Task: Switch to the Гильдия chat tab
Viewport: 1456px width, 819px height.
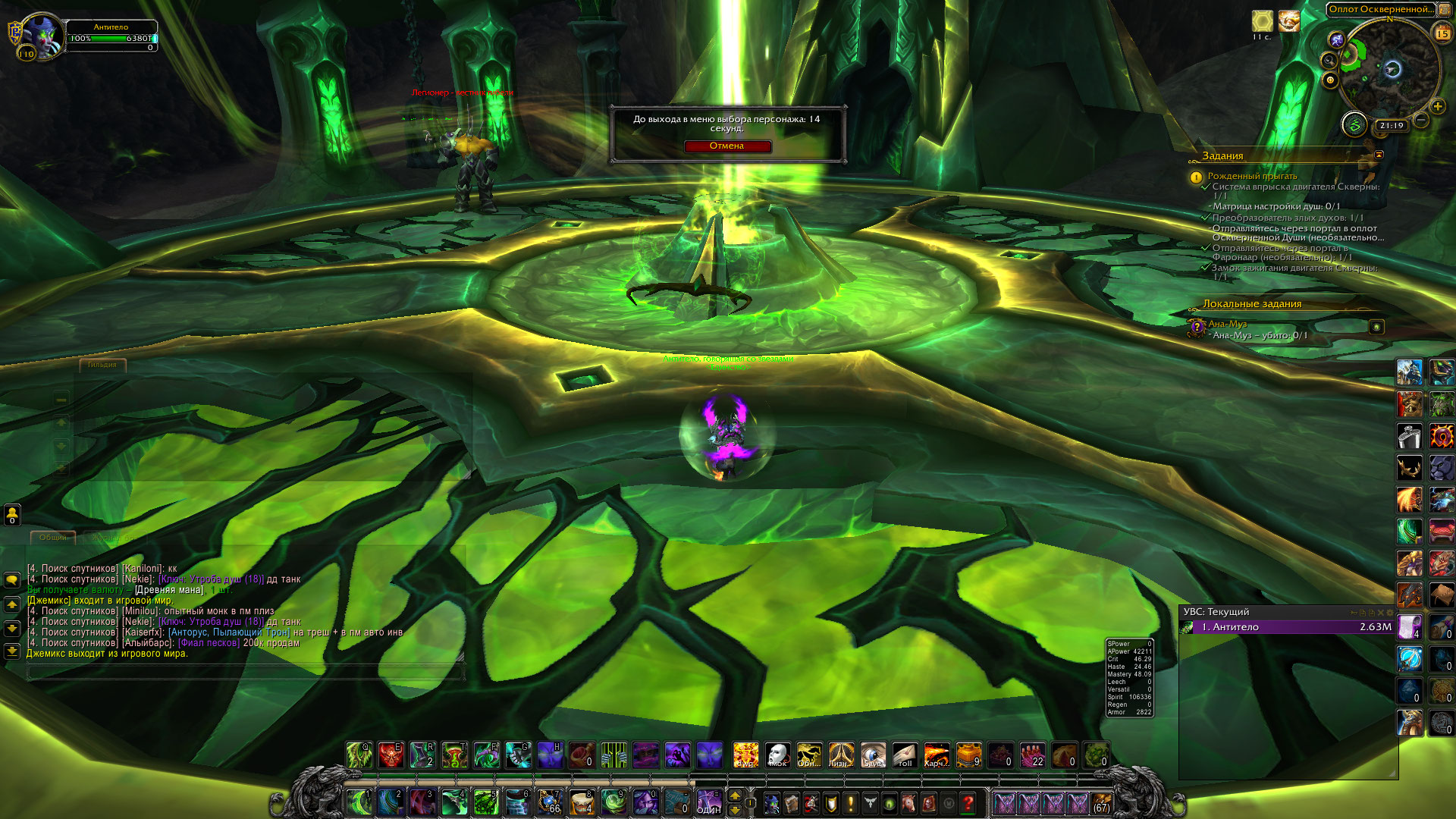Action: (x=102, y=365)
